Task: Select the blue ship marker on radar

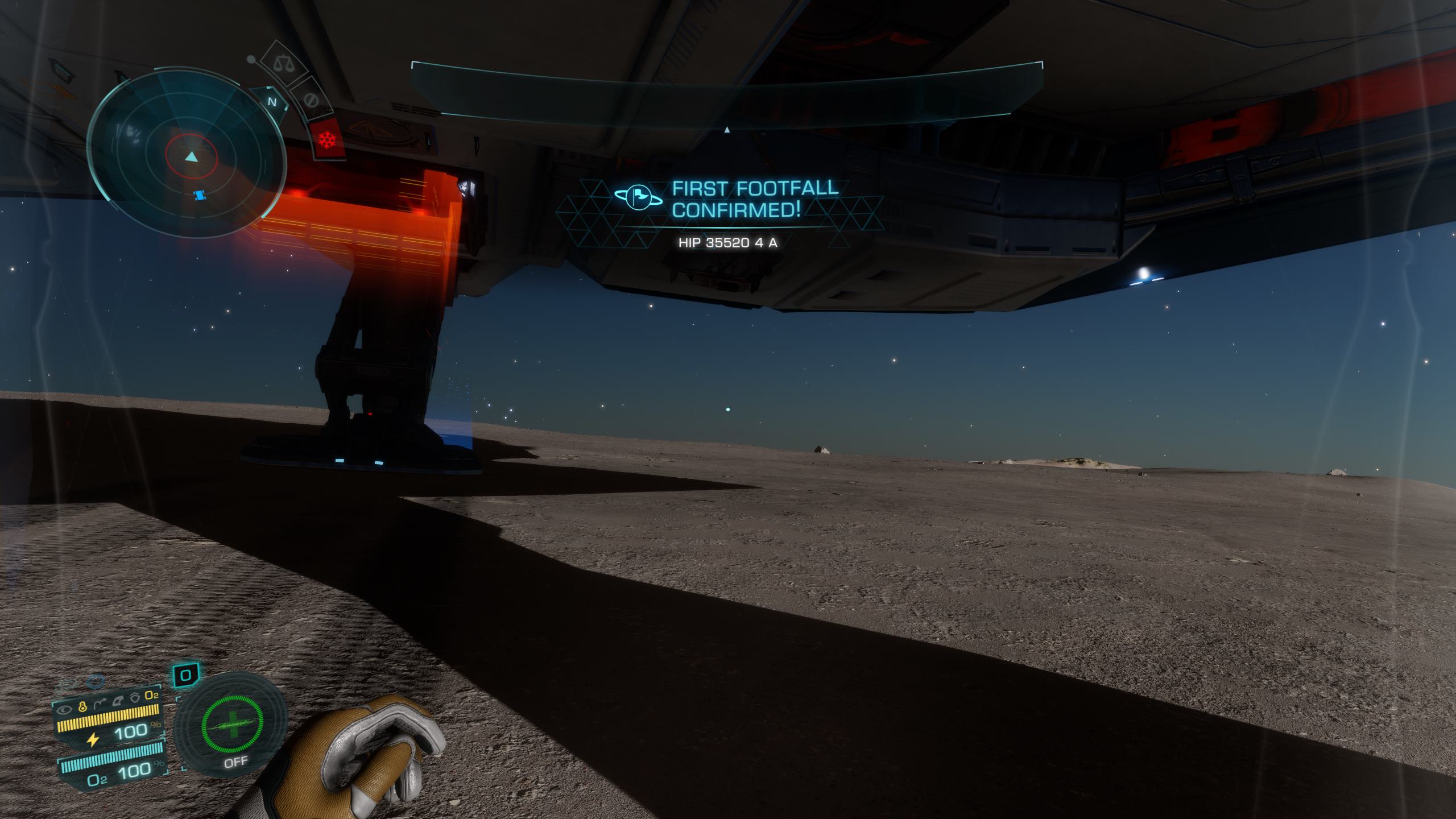Action: point(200,196)
